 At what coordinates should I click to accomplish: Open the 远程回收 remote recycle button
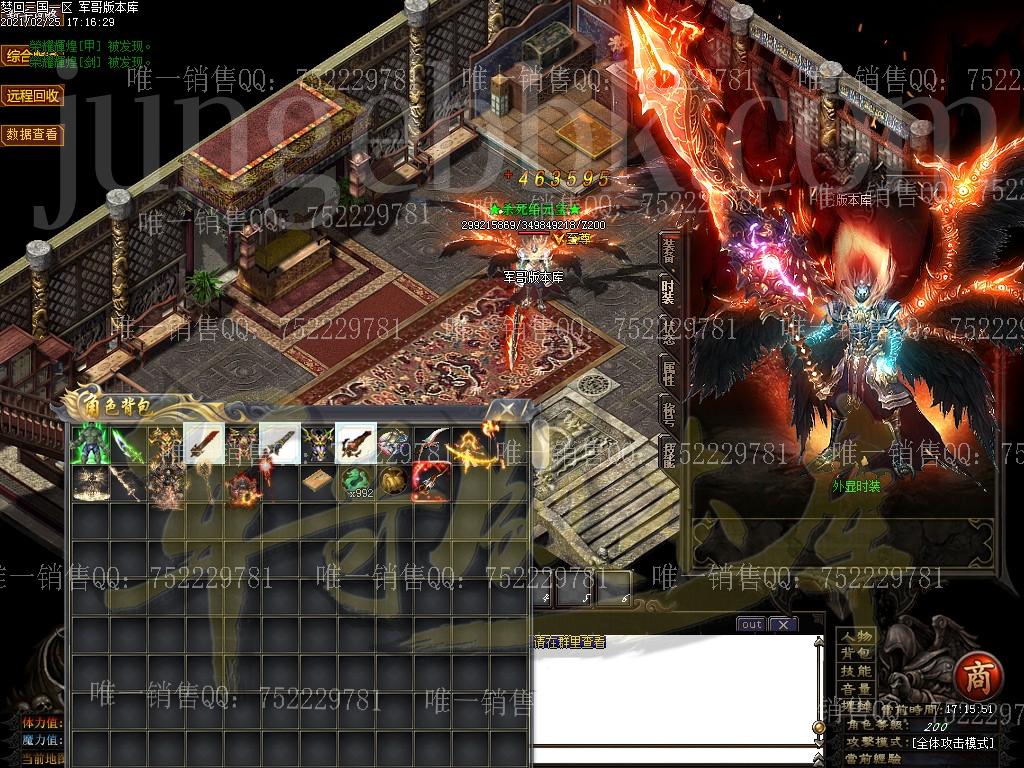[33, 96]
